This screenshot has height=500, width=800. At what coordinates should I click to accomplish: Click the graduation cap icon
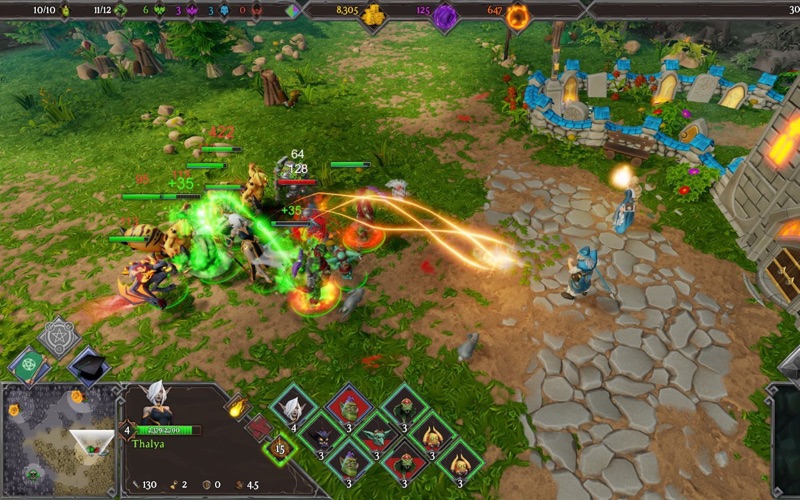click(87, 365)
